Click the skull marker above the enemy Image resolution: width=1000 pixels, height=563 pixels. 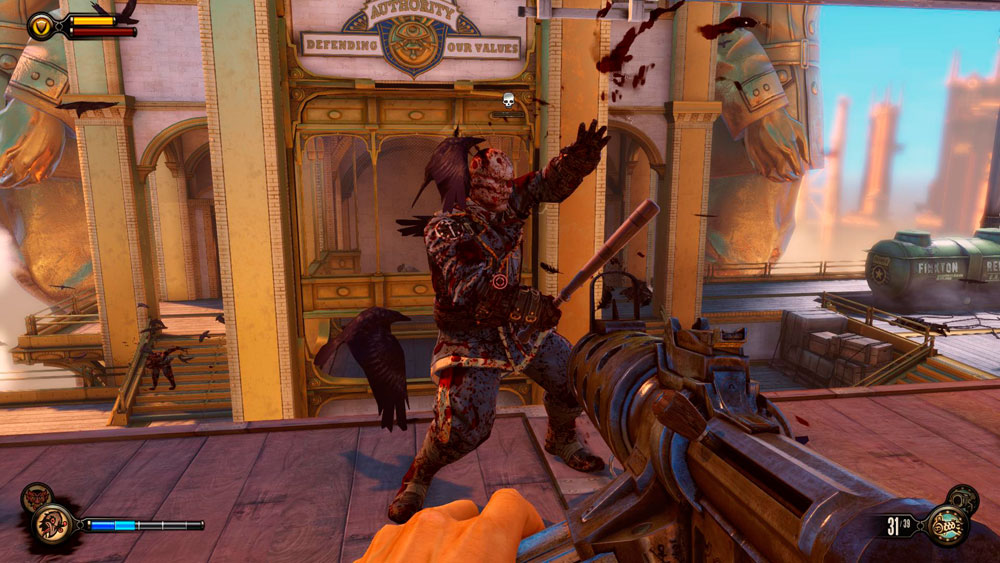coord(508,99)
